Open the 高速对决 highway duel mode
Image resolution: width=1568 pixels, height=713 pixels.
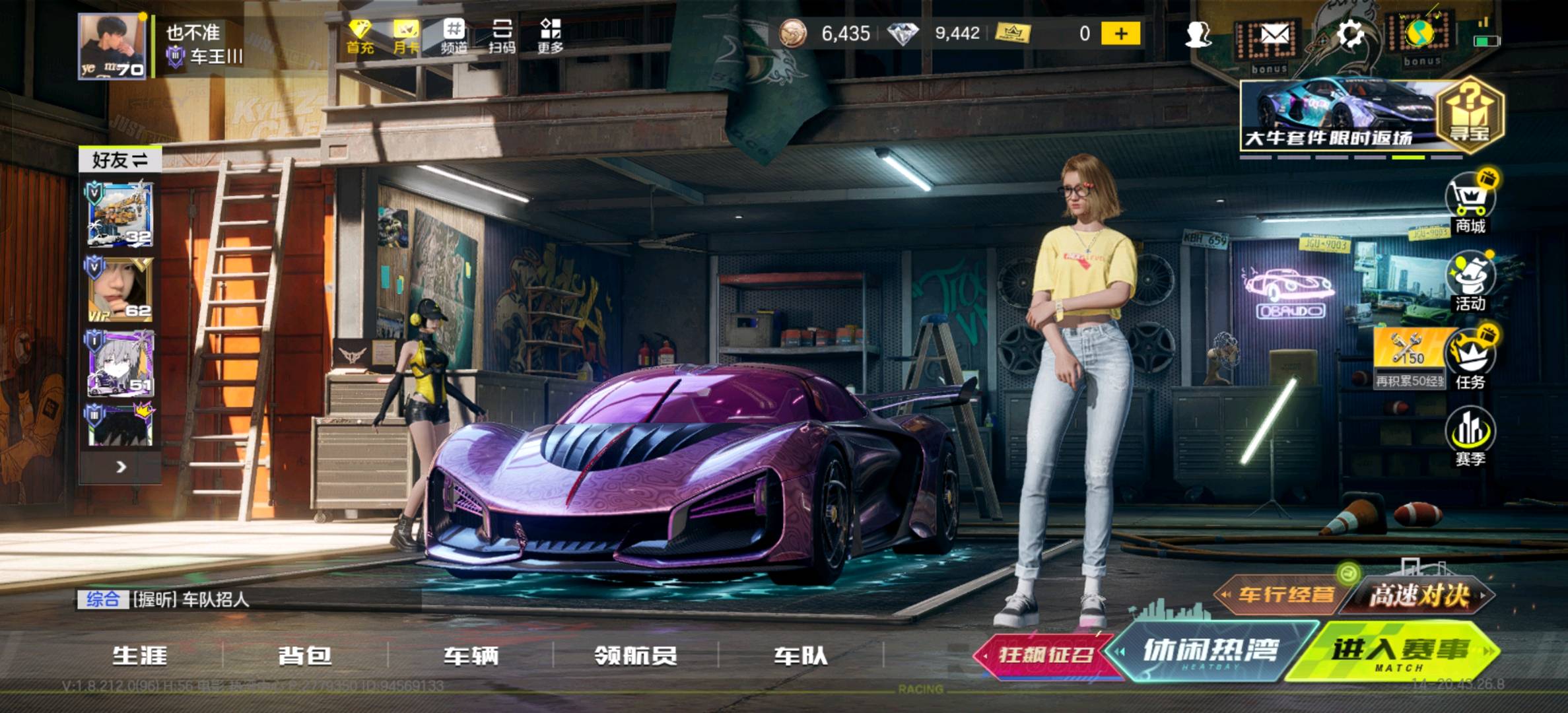point(1419,595)
